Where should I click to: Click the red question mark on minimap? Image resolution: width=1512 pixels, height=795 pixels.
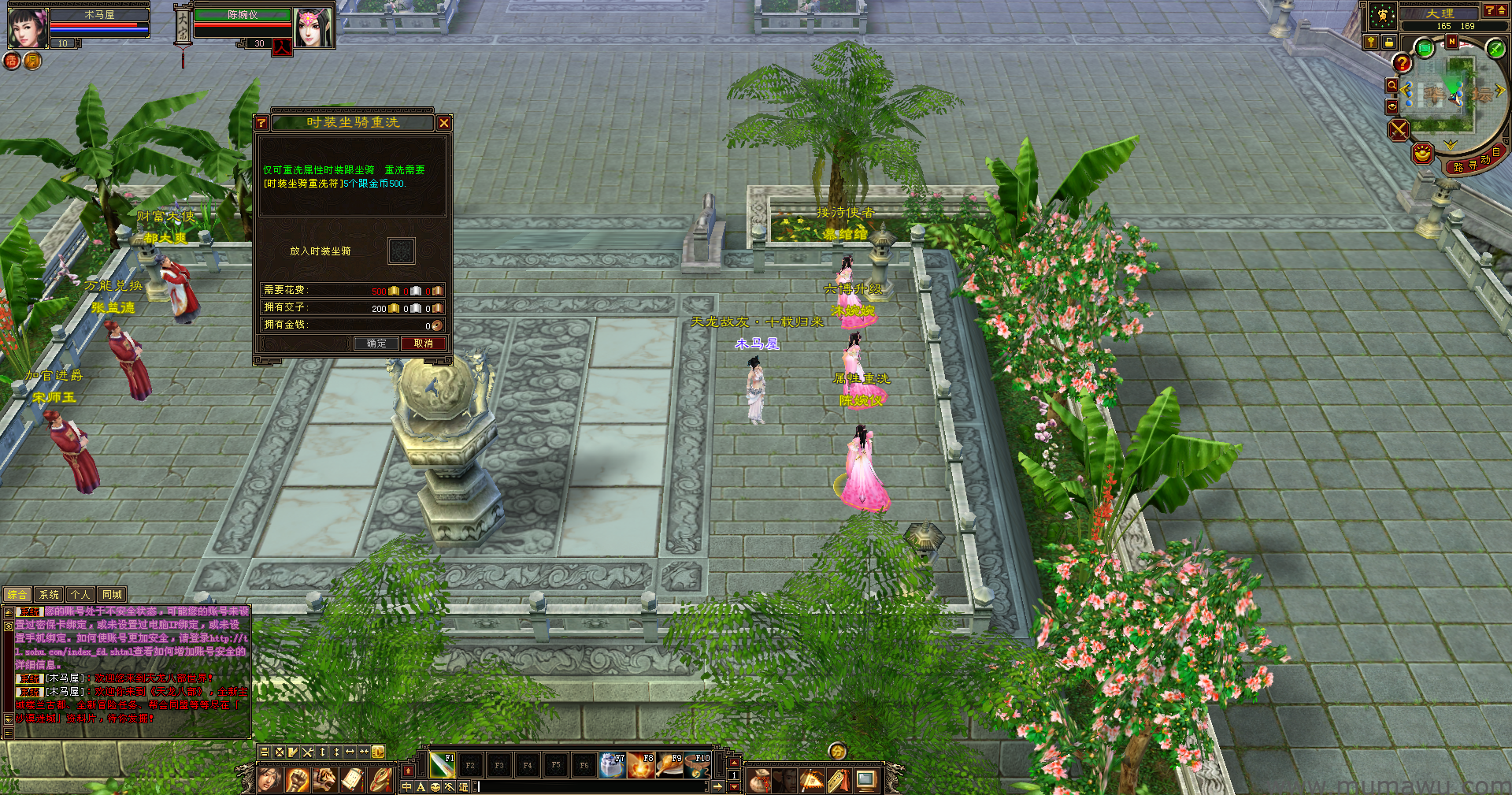1402,63
